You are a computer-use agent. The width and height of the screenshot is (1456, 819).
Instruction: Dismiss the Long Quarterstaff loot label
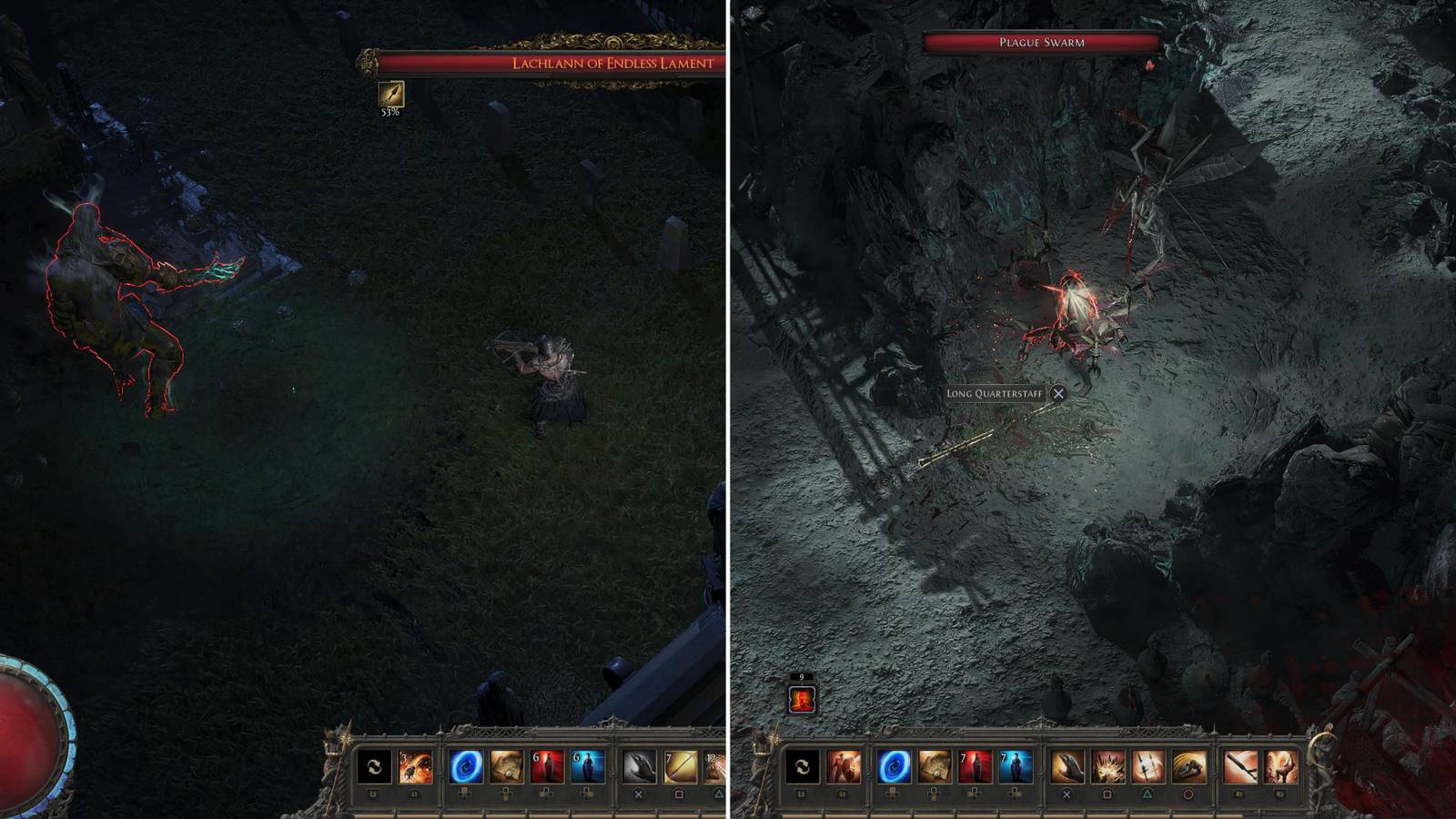[x=1058, y=395]
